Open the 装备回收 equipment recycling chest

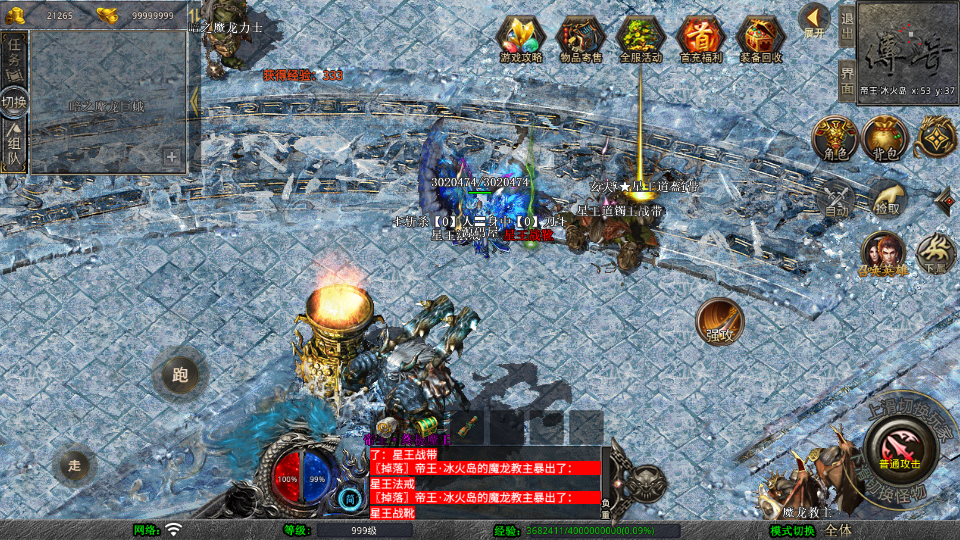(x=761, y=38)
